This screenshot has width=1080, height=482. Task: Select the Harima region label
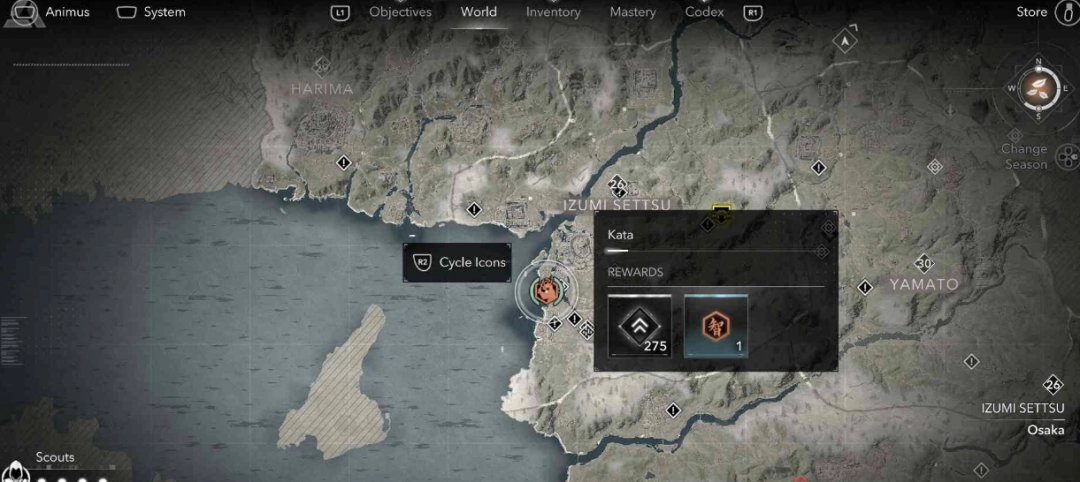click(322, 89)
